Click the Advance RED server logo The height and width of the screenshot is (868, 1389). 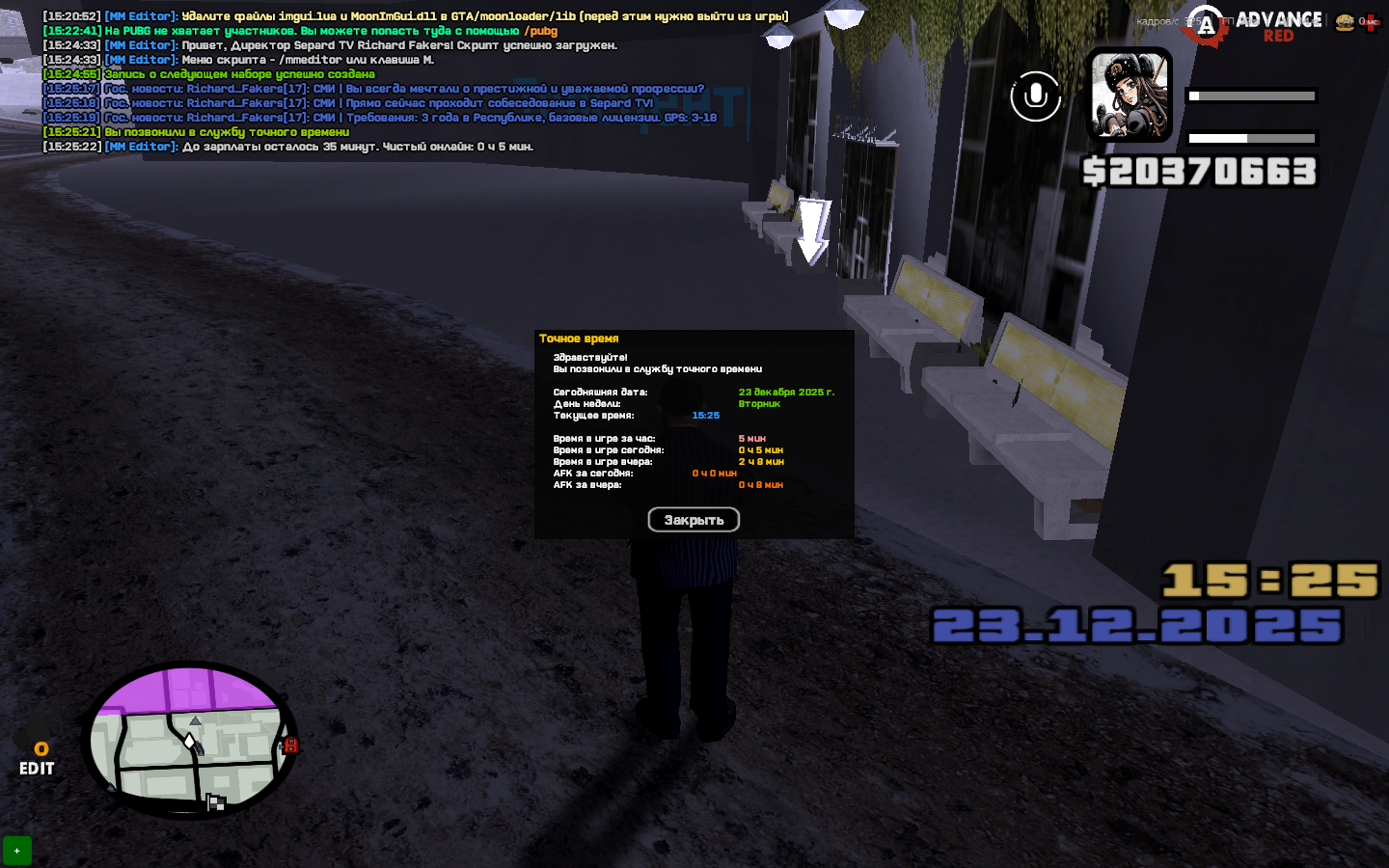pos(1254,26)
